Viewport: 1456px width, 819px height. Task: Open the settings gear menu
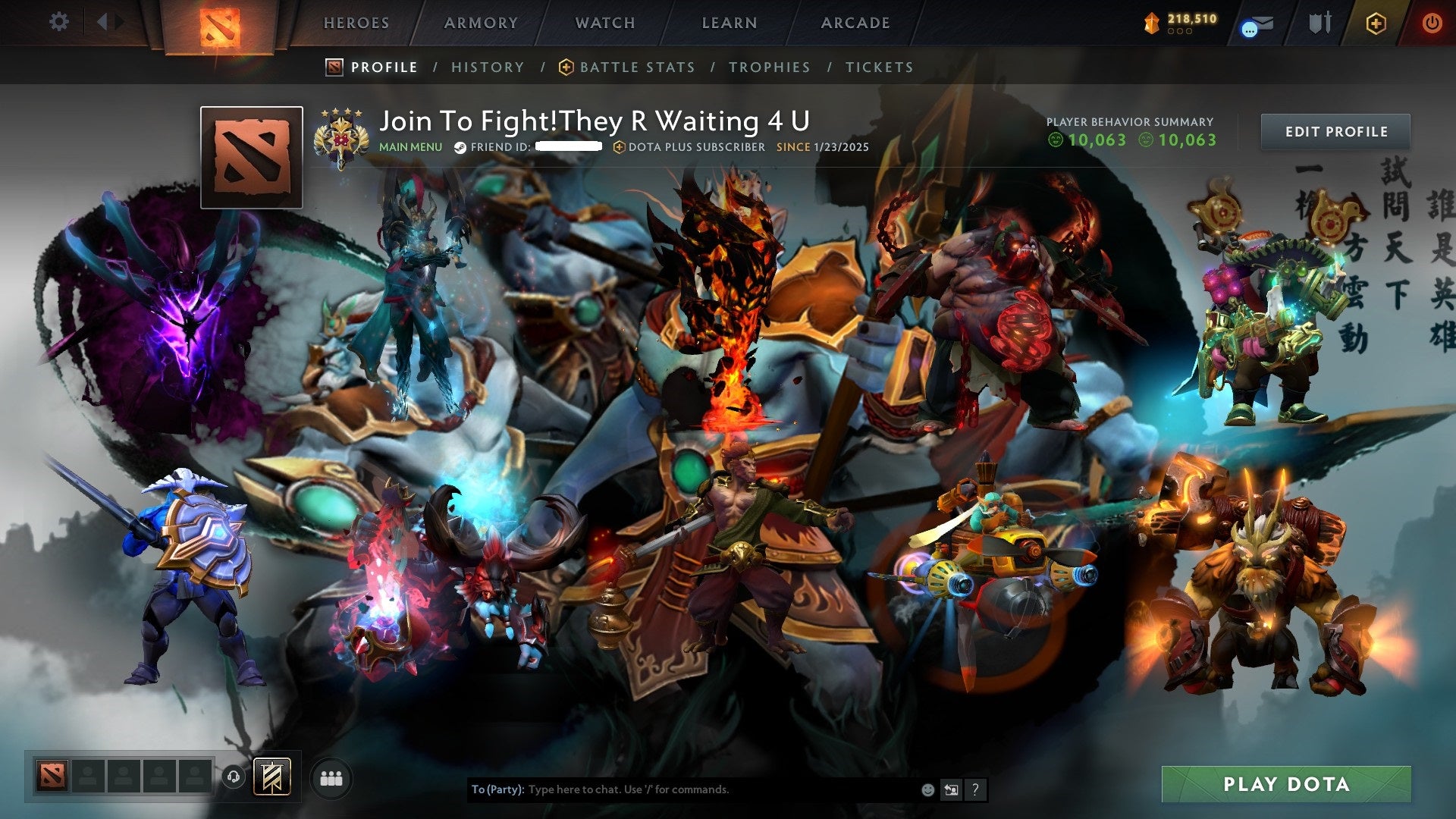pos(59,22)
